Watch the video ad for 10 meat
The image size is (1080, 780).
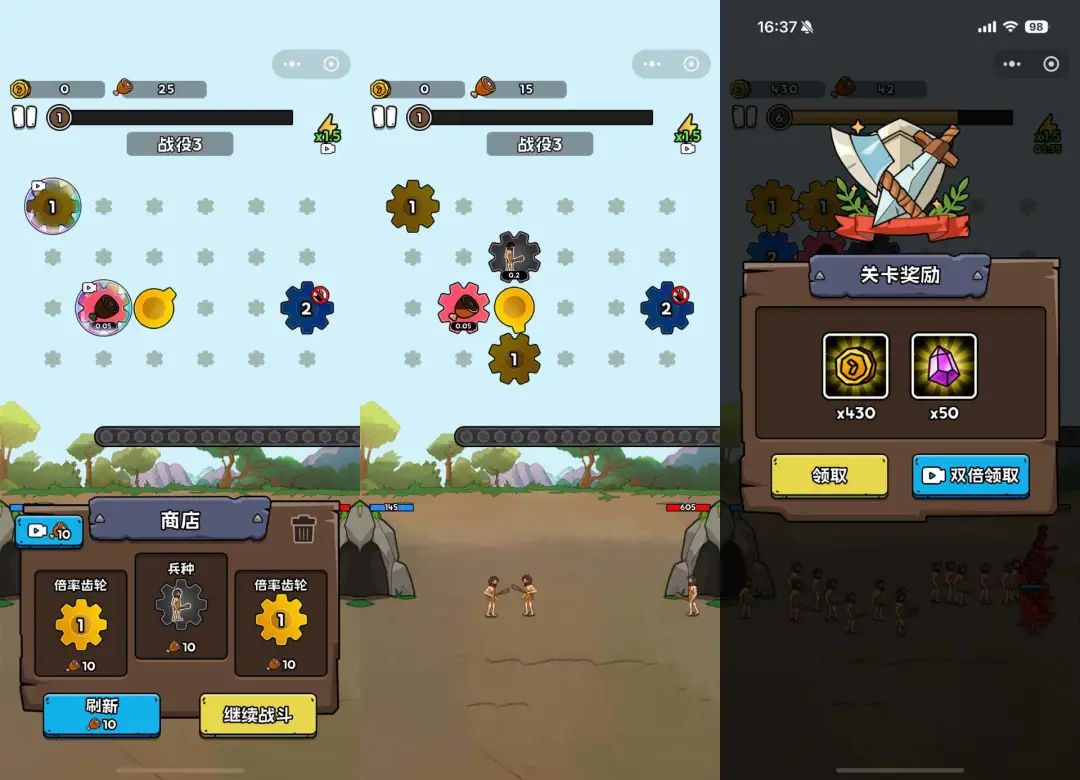49,532
